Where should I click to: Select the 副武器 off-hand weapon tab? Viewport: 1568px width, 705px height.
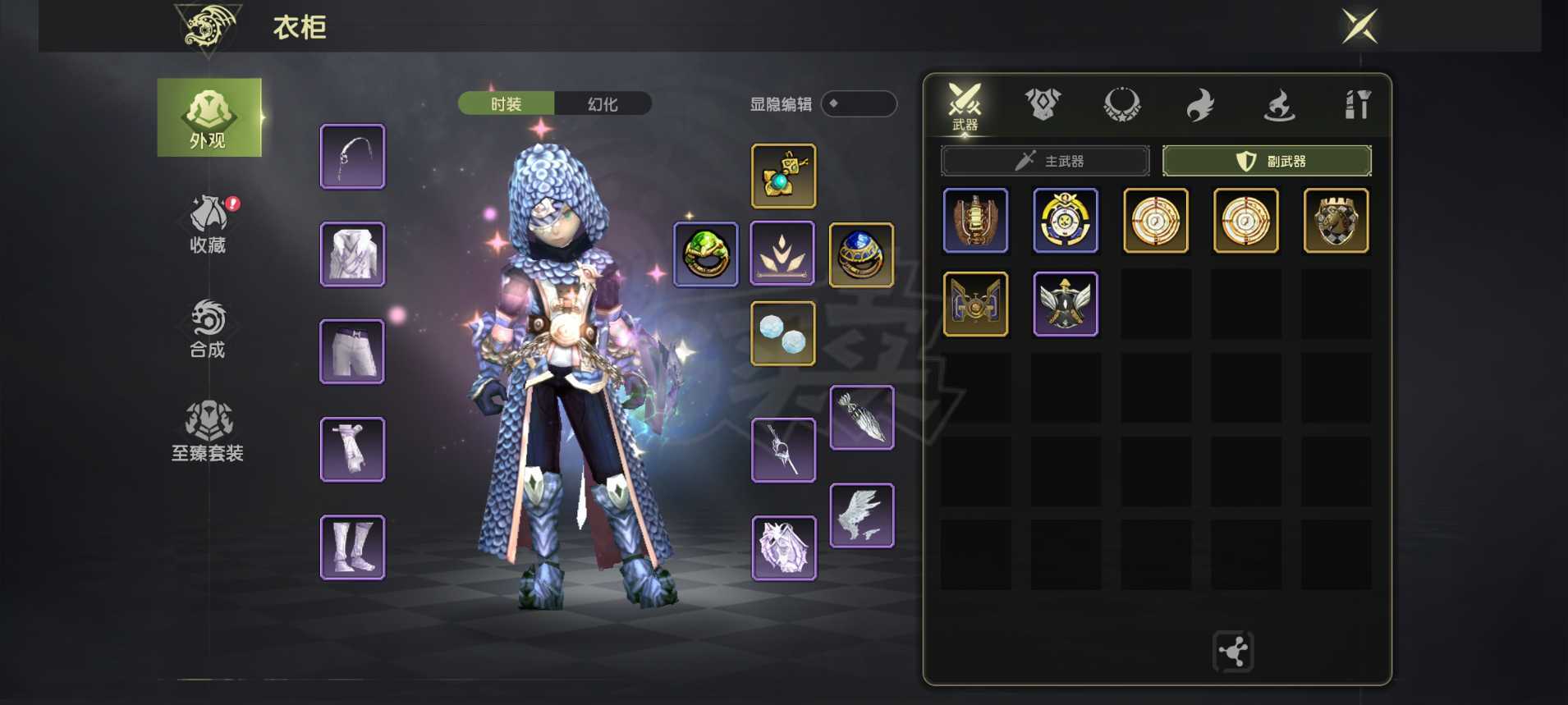click(x=1267, y=161)
